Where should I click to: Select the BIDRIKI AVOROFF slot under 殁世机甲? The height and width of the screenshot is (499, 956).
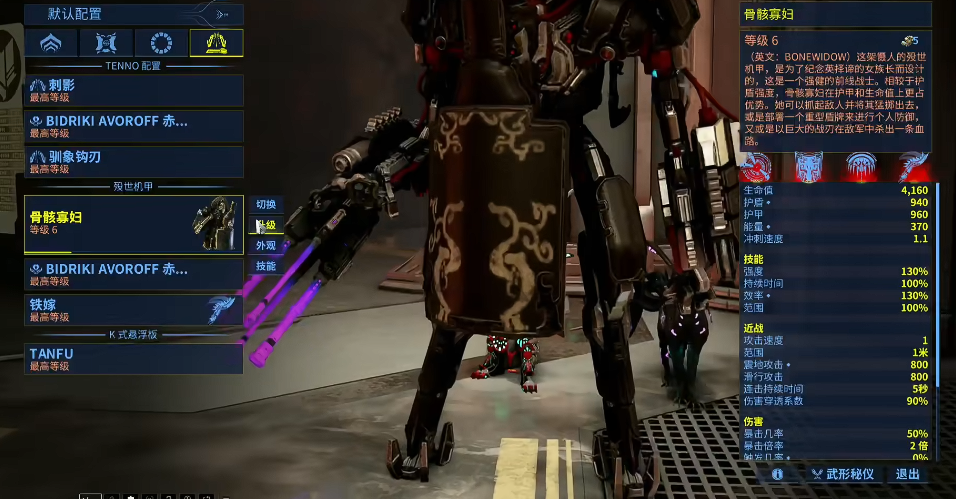click(x=134, y=274)
